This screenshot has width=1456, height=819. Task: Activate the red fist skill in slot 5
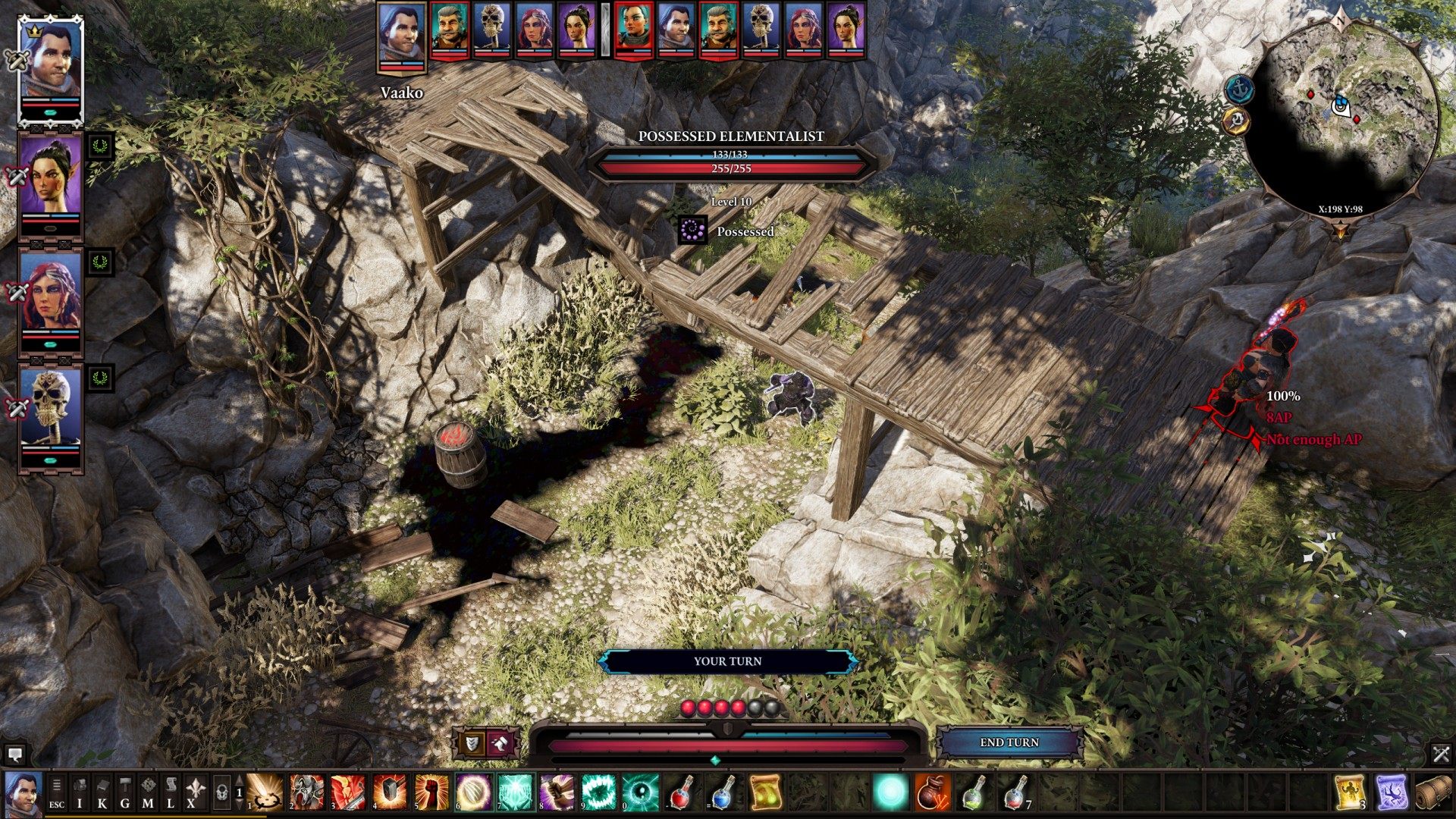point(431,792)
